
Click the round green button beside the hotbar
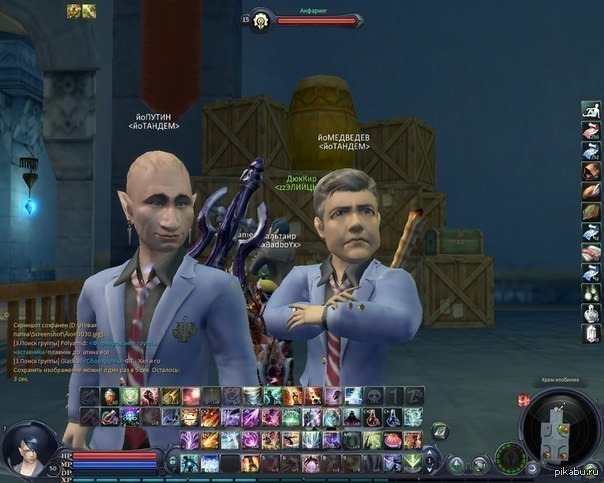[x=440, y=431]
